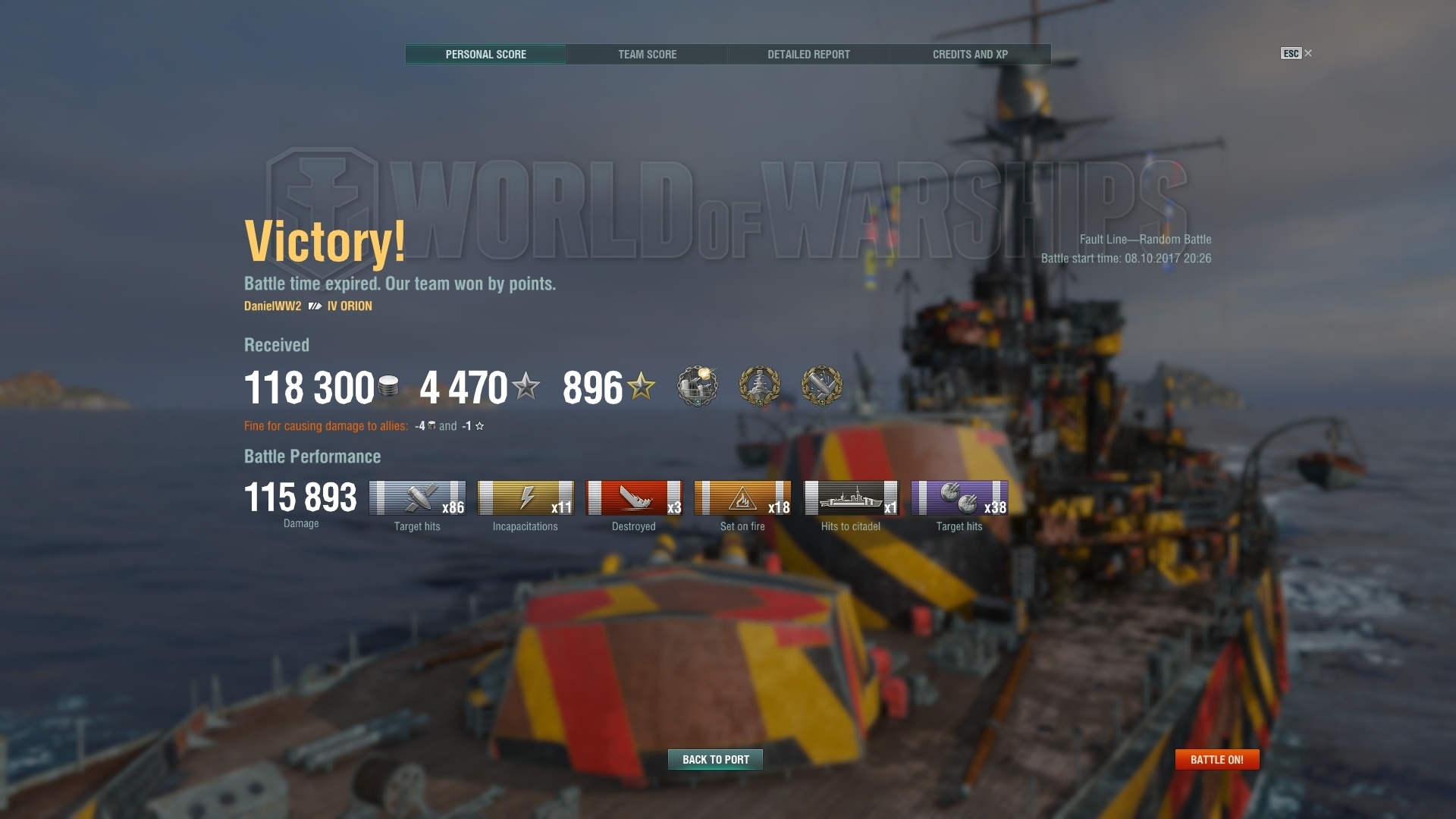
Task: Start another match with Battle On!
Action: [1216, 759]
